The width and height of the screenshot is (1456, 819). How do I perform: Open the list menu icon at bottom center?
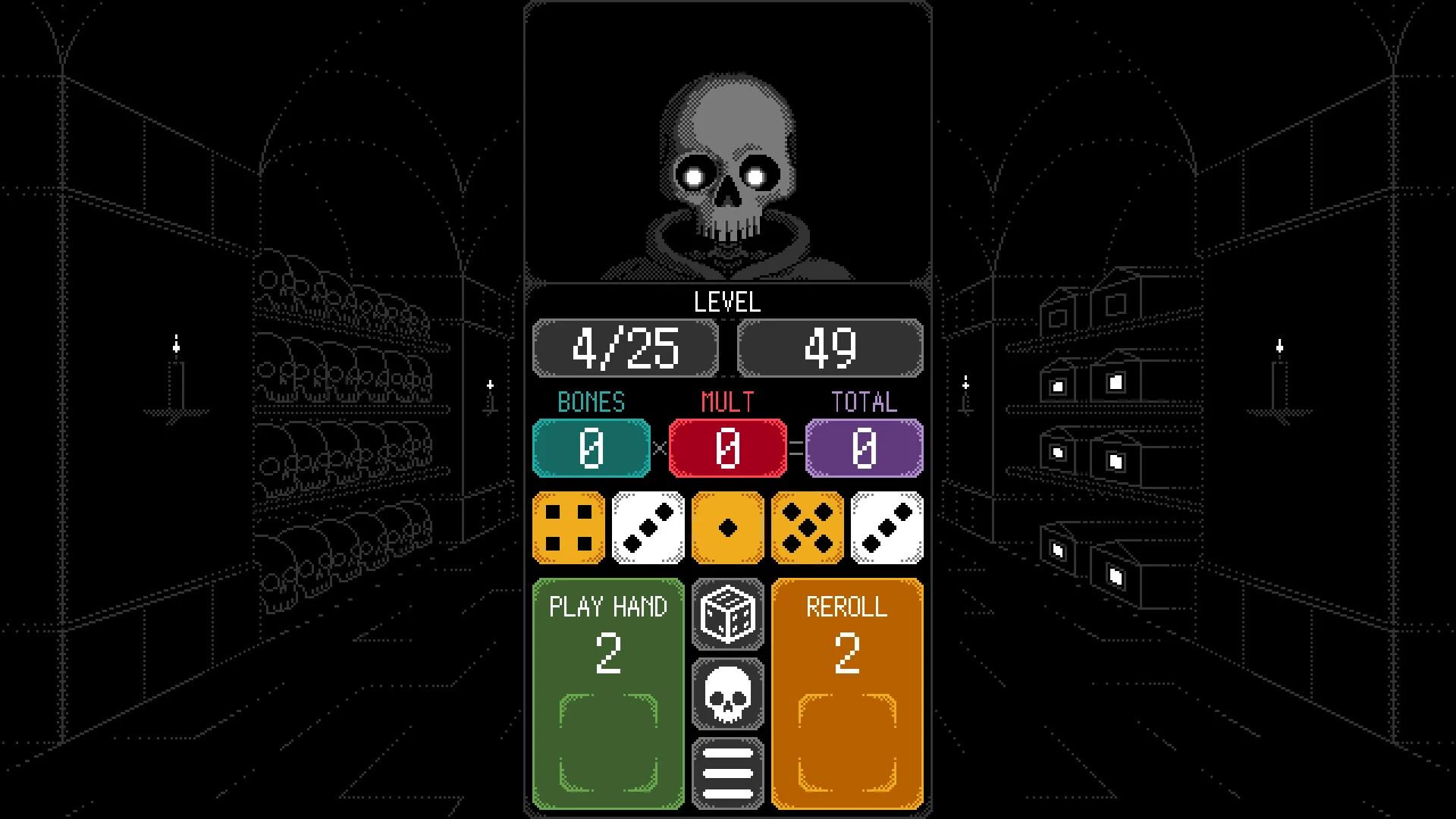(727, 768)
